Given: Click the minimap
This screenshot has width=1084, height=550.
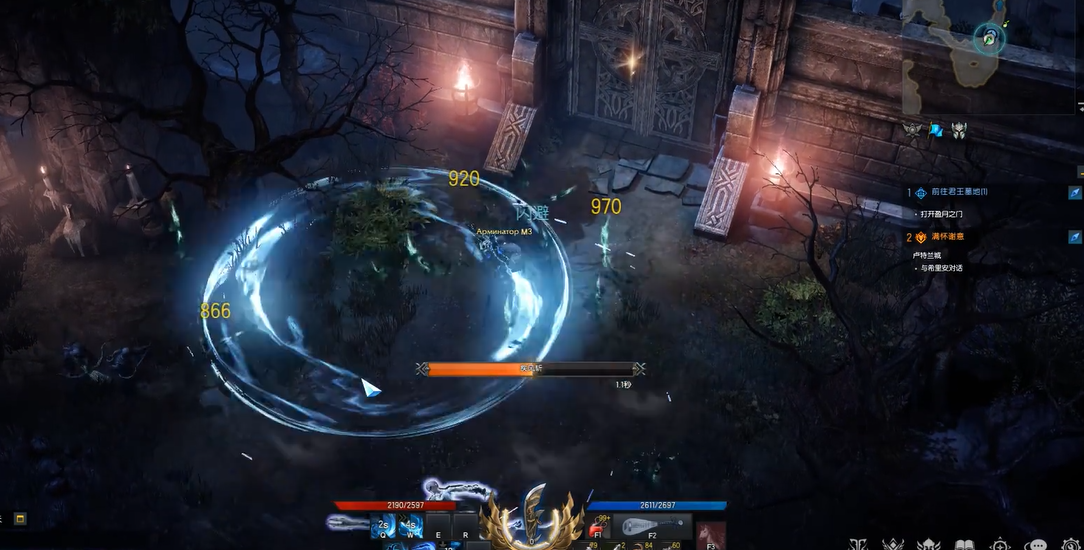Looking at the screenshot, I should pyautogui.click(x=989, y=55).
